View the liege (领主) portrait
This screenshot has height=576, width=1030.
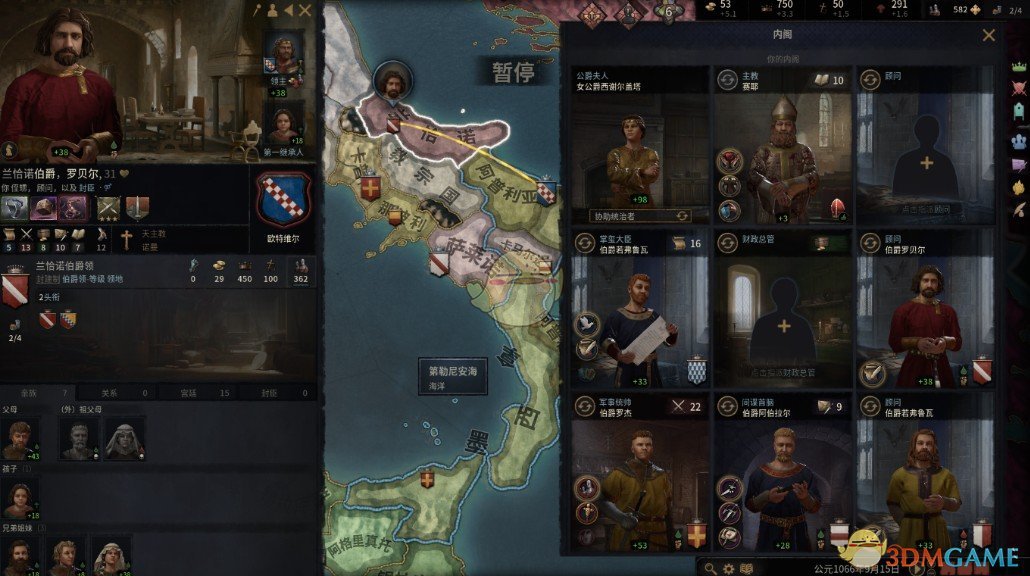[283, 55]
